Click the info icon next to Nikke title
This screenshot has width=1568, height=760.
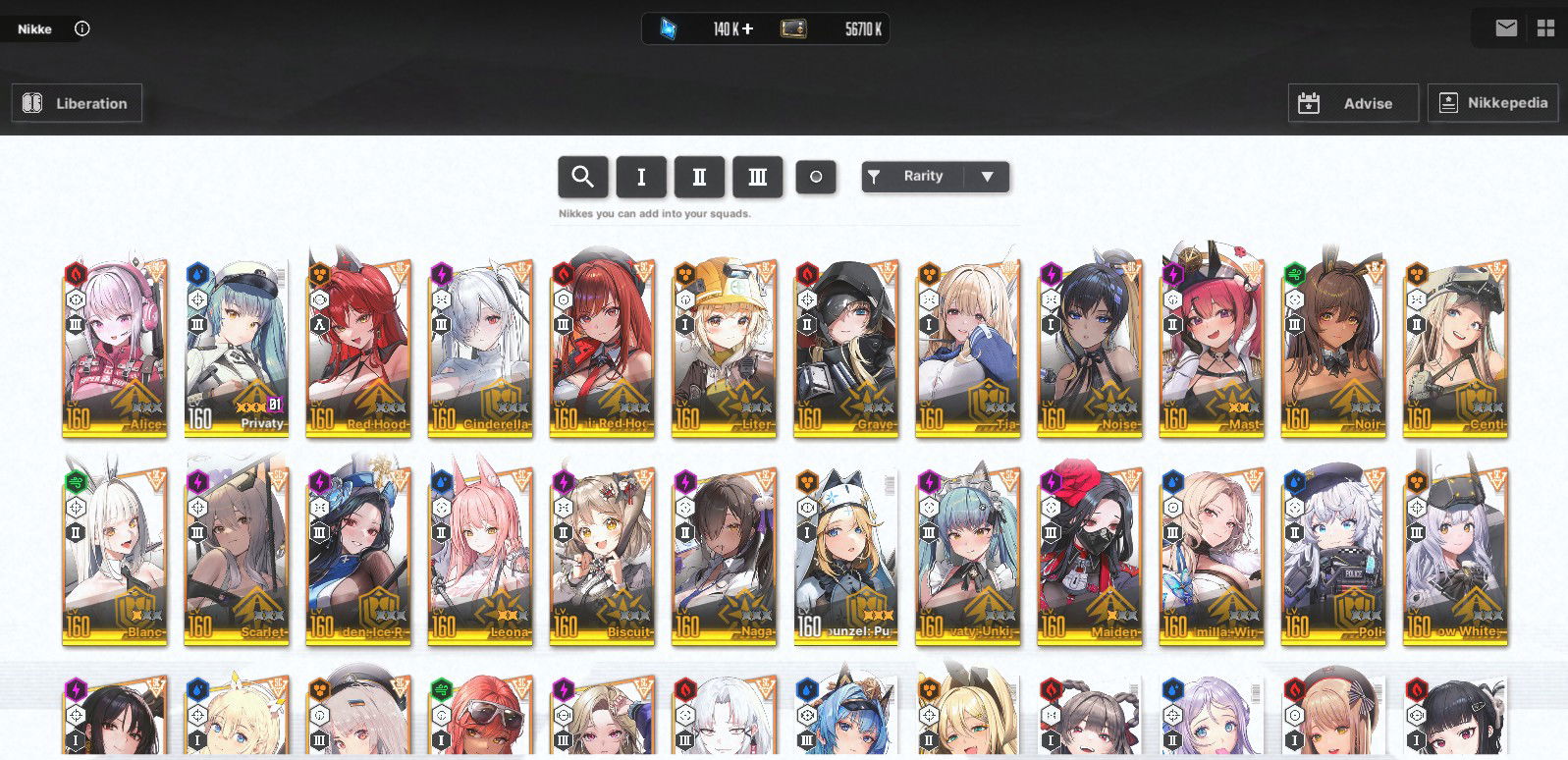pyautogui.click(x=81, y=28)
